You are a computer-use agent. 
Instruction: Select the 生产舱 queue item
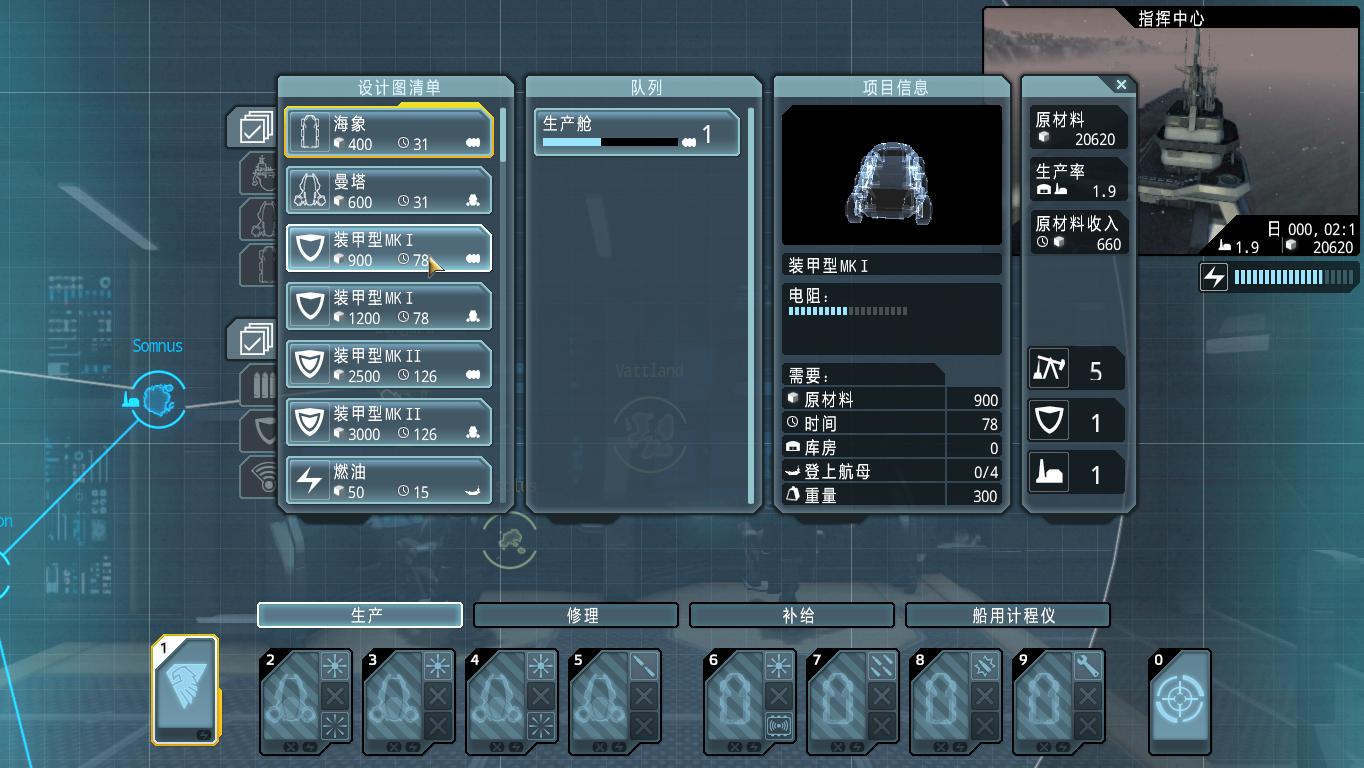click(x=637, y=133)
